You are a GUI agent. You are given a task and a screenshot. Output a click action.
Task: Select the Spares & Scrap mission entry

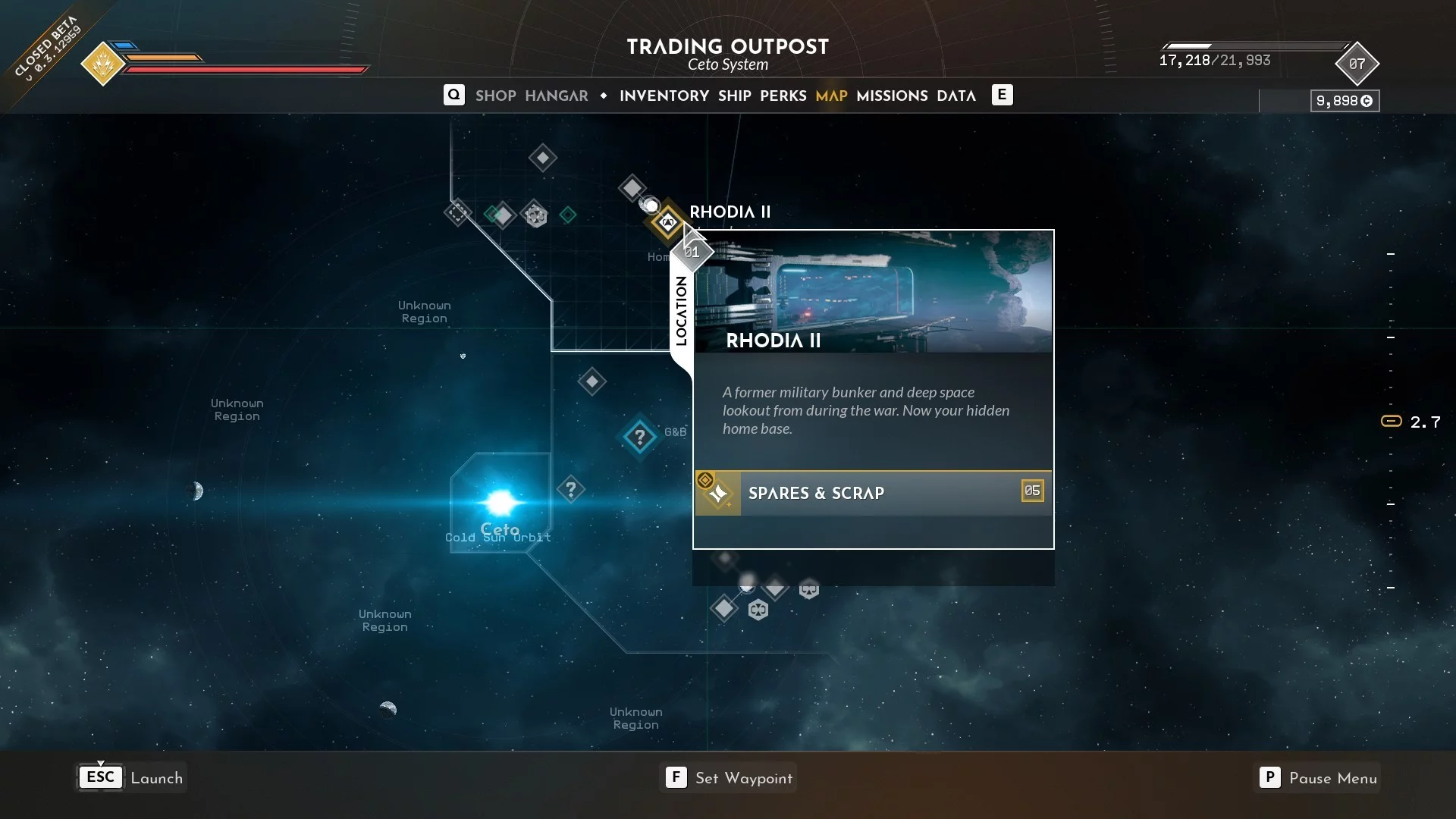click(x=873, y=493)
